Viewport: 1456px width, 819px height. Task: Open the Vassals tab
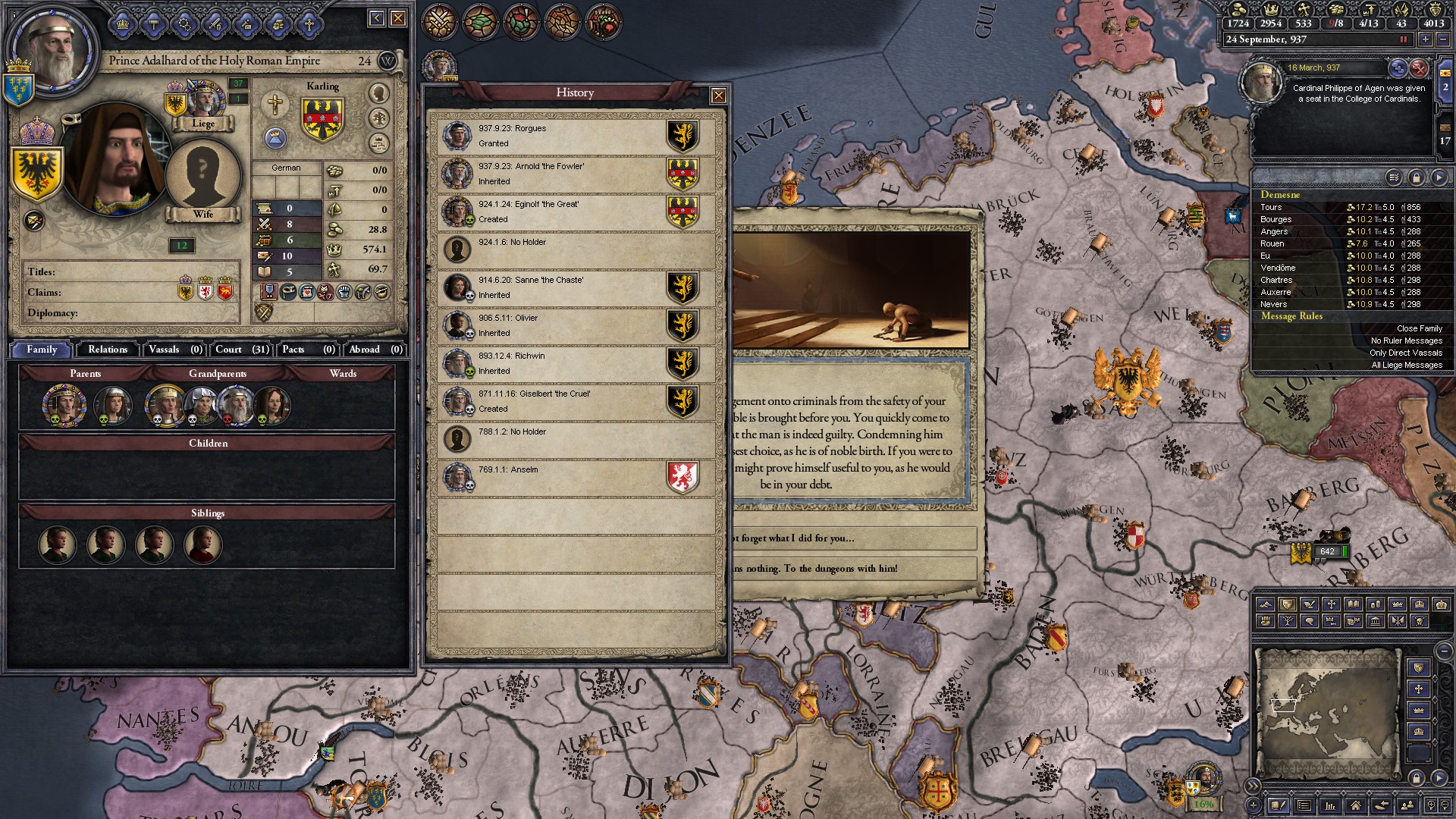pyautogui.click(x=174, y=350)
